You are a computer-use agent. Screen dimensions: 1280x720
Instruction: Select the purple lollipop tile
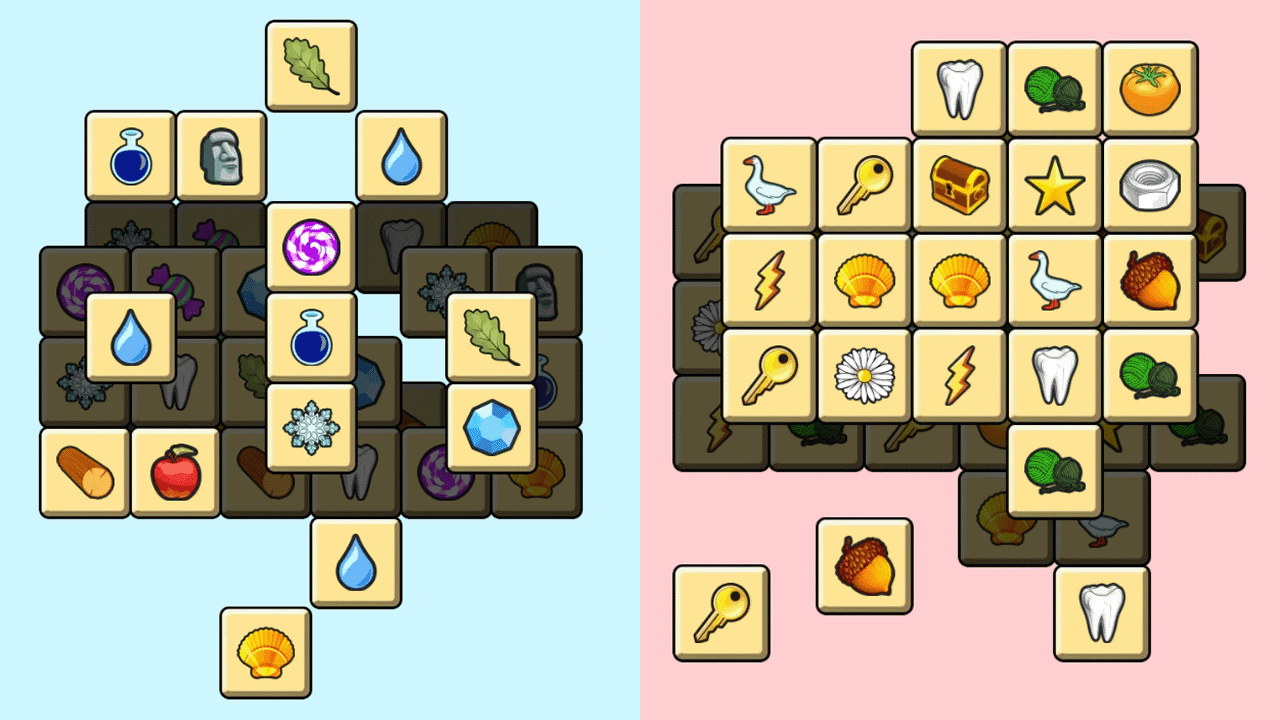[x=311, y=245]
